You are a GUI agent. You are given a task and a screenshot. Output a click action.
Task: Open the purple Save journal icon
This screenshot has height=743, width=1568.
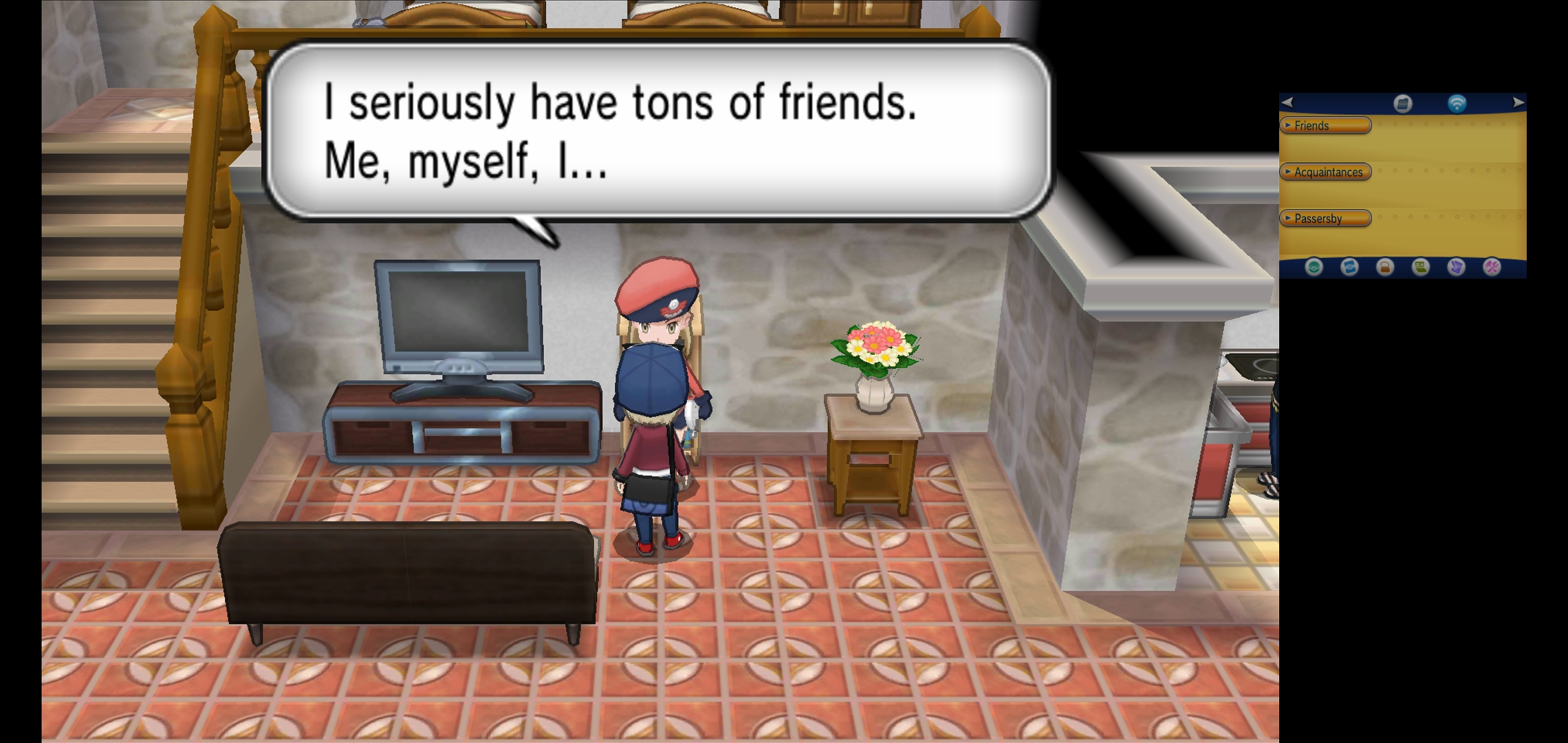point(1456,266)
